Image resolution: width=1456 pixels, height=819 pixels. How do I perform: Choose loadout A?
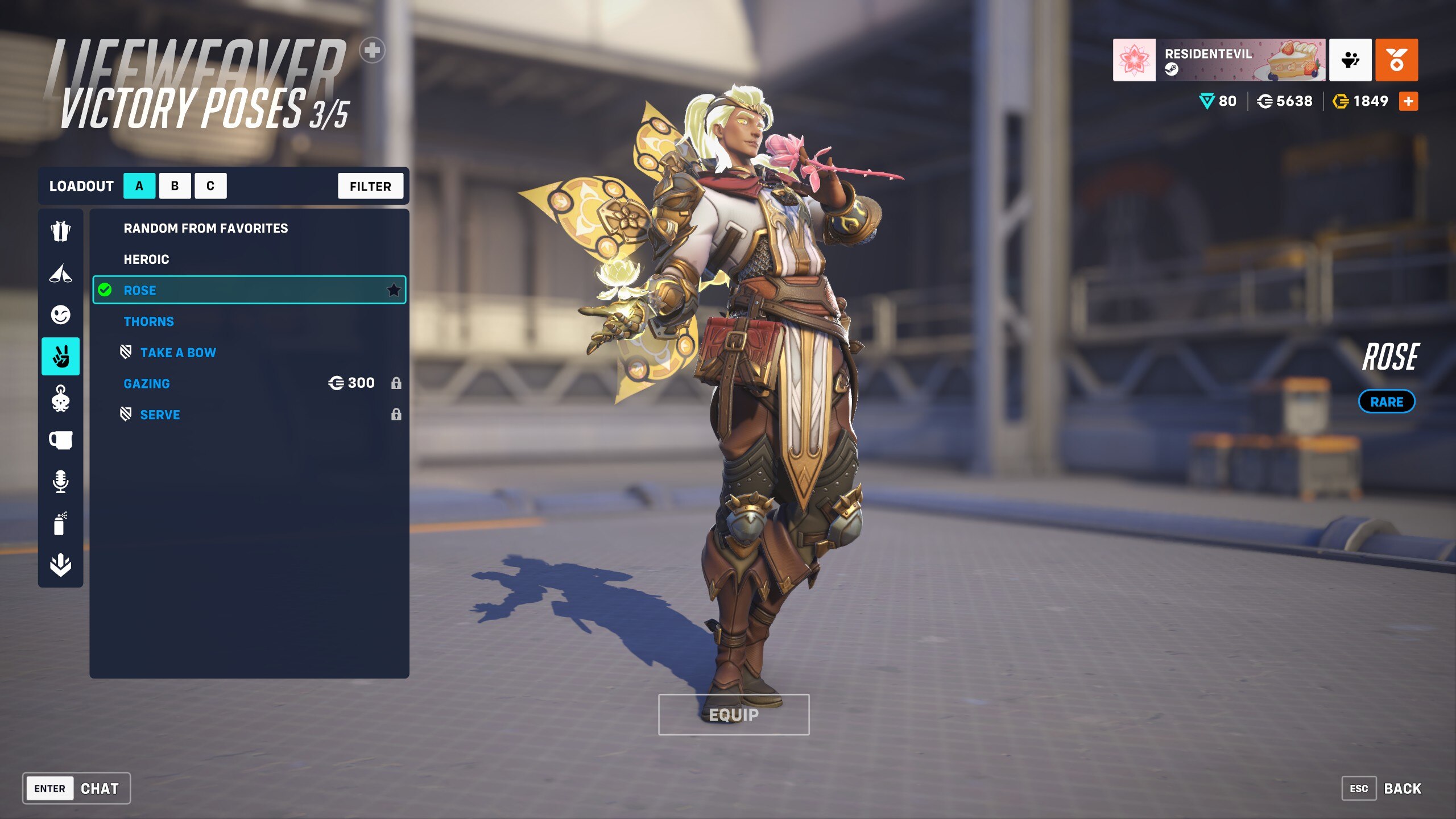coord(139,186)
